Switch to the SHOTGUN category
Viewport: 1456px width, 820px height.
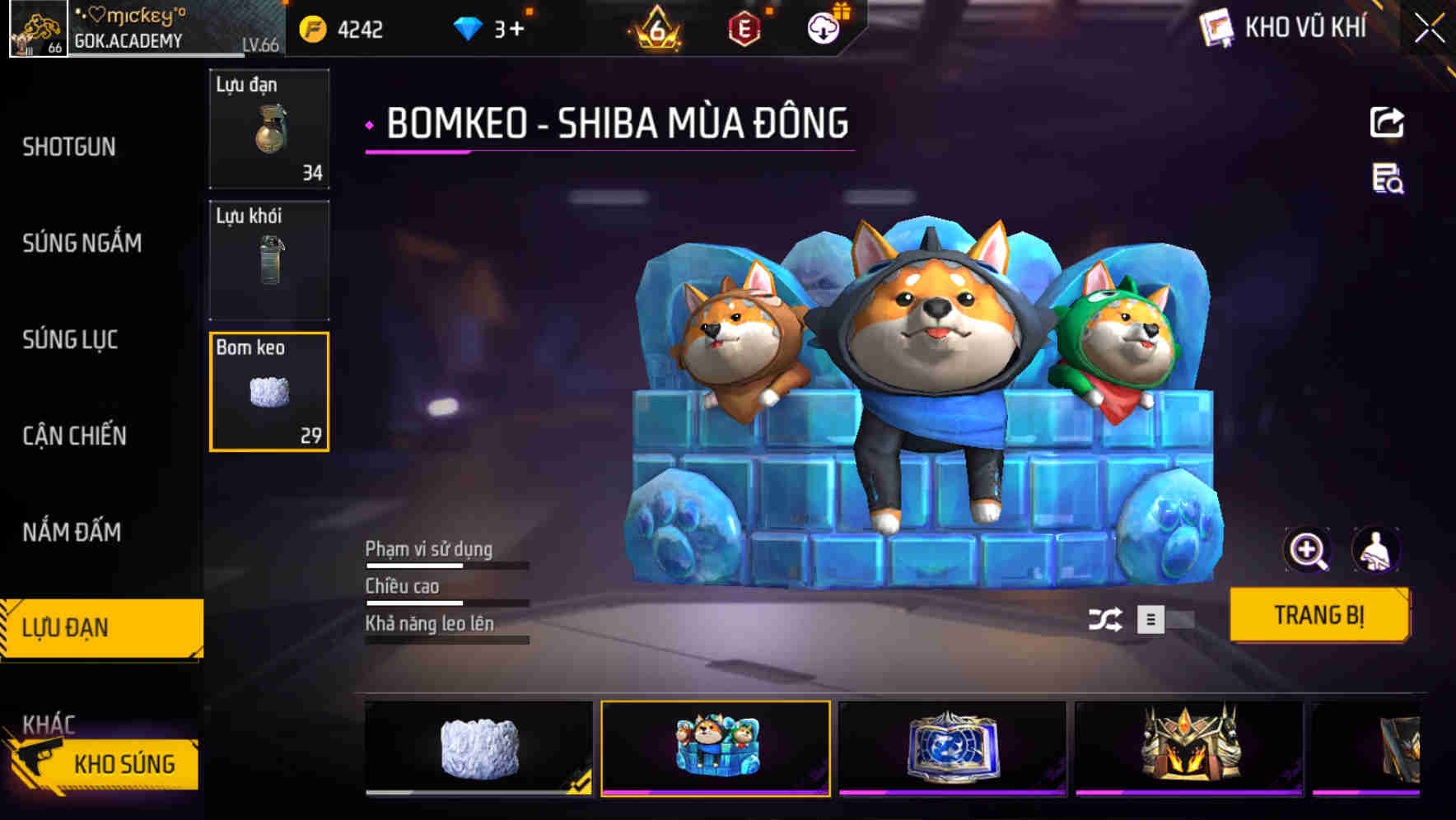(69, 146)
